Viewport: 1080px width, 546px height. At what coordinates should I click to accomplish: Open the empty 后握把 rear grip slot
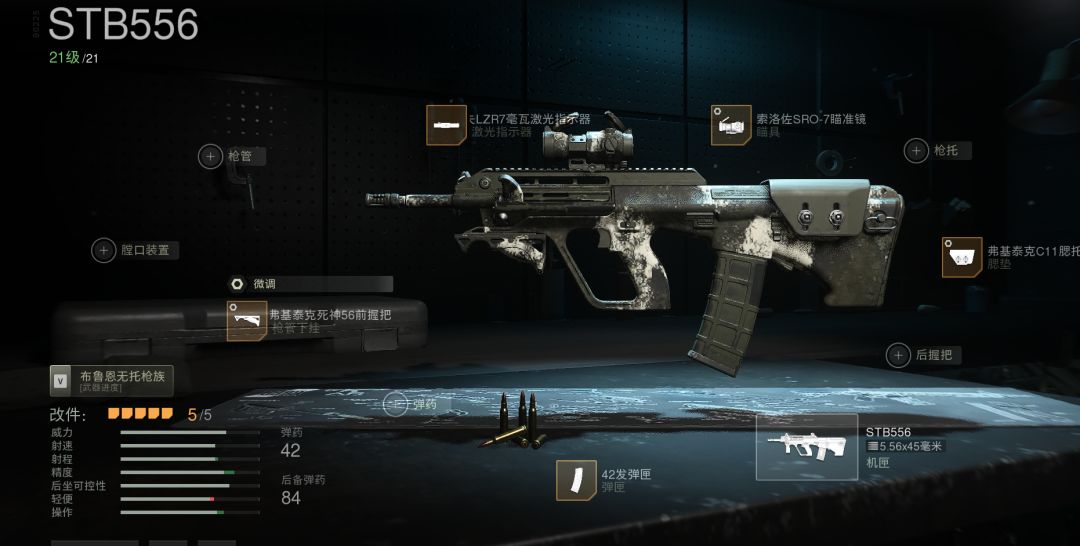898,355
